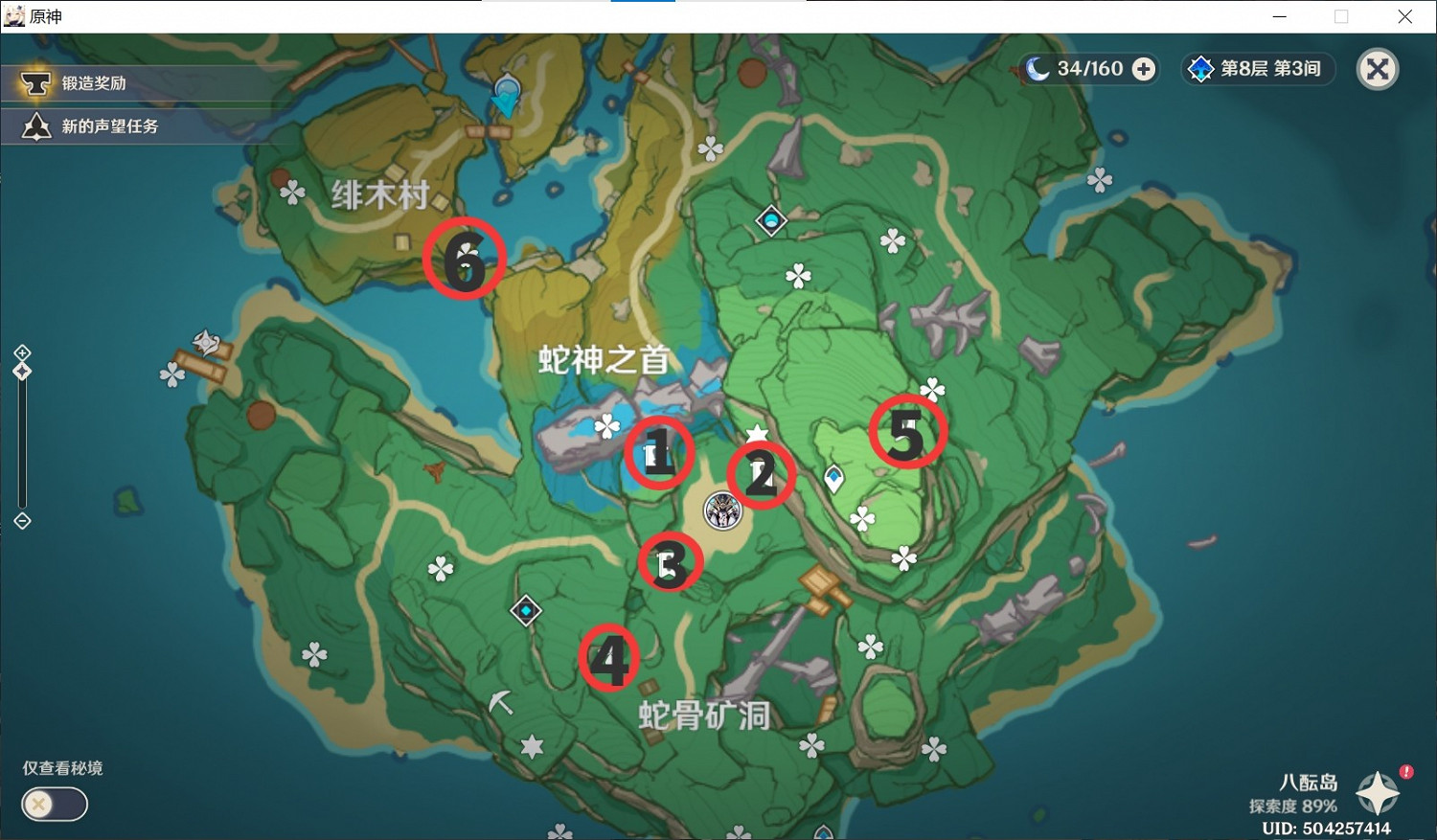This screenshot has width=1437, height=840.
Task: Select the shrine waypoint in the northern area
Action: click(772, 219)
